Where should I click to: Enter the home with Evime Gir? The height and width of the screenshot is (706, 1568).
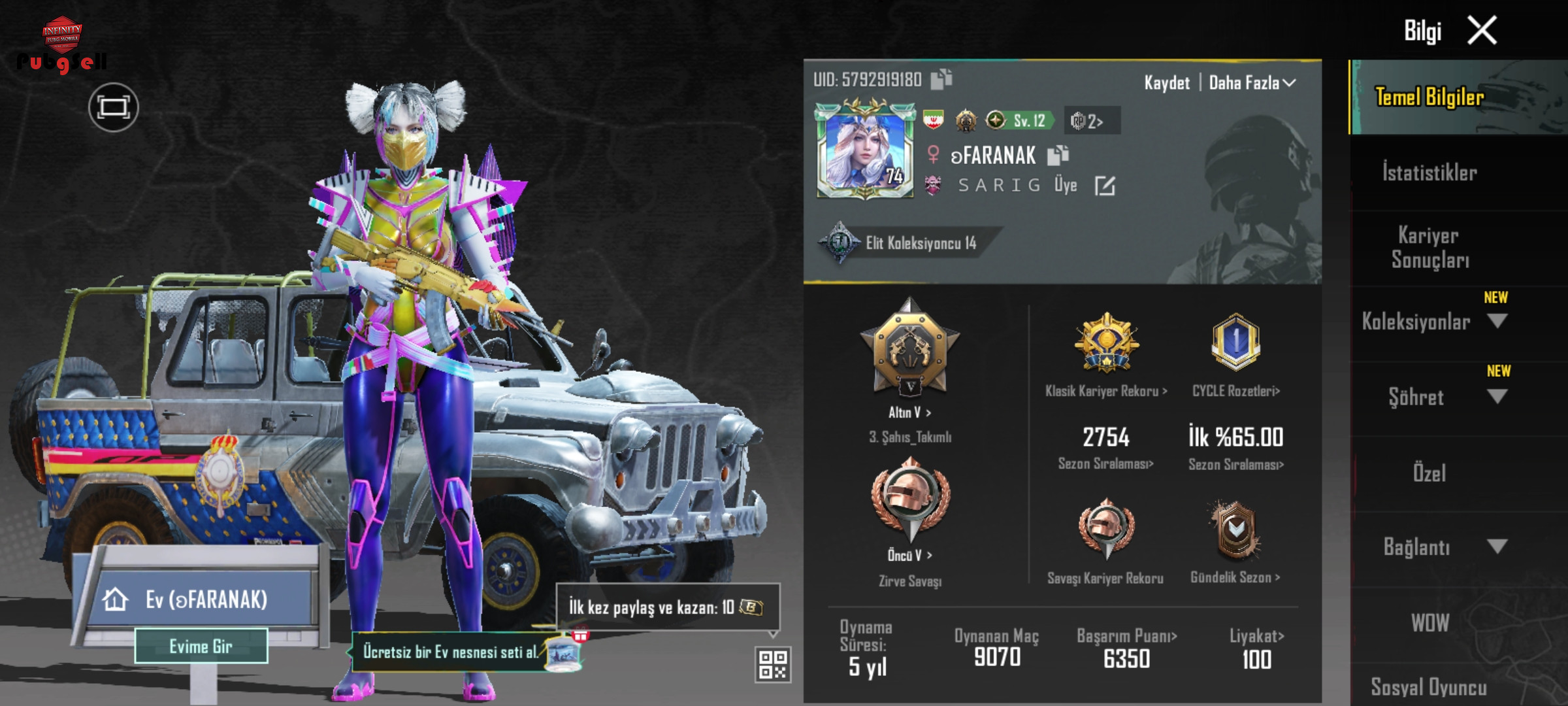coord(201,647)
